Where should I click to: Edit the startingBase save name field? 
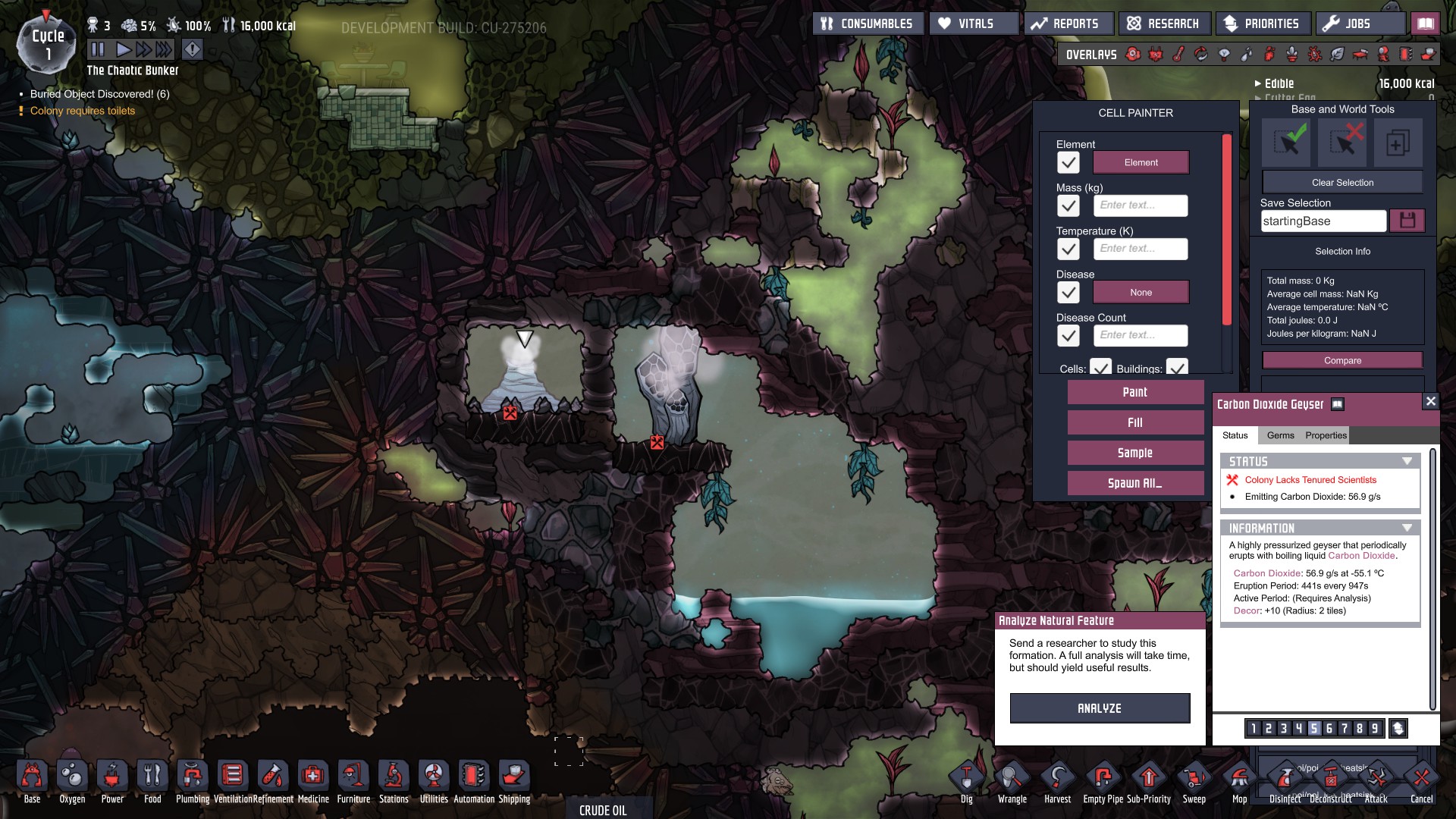(1323, 221)
